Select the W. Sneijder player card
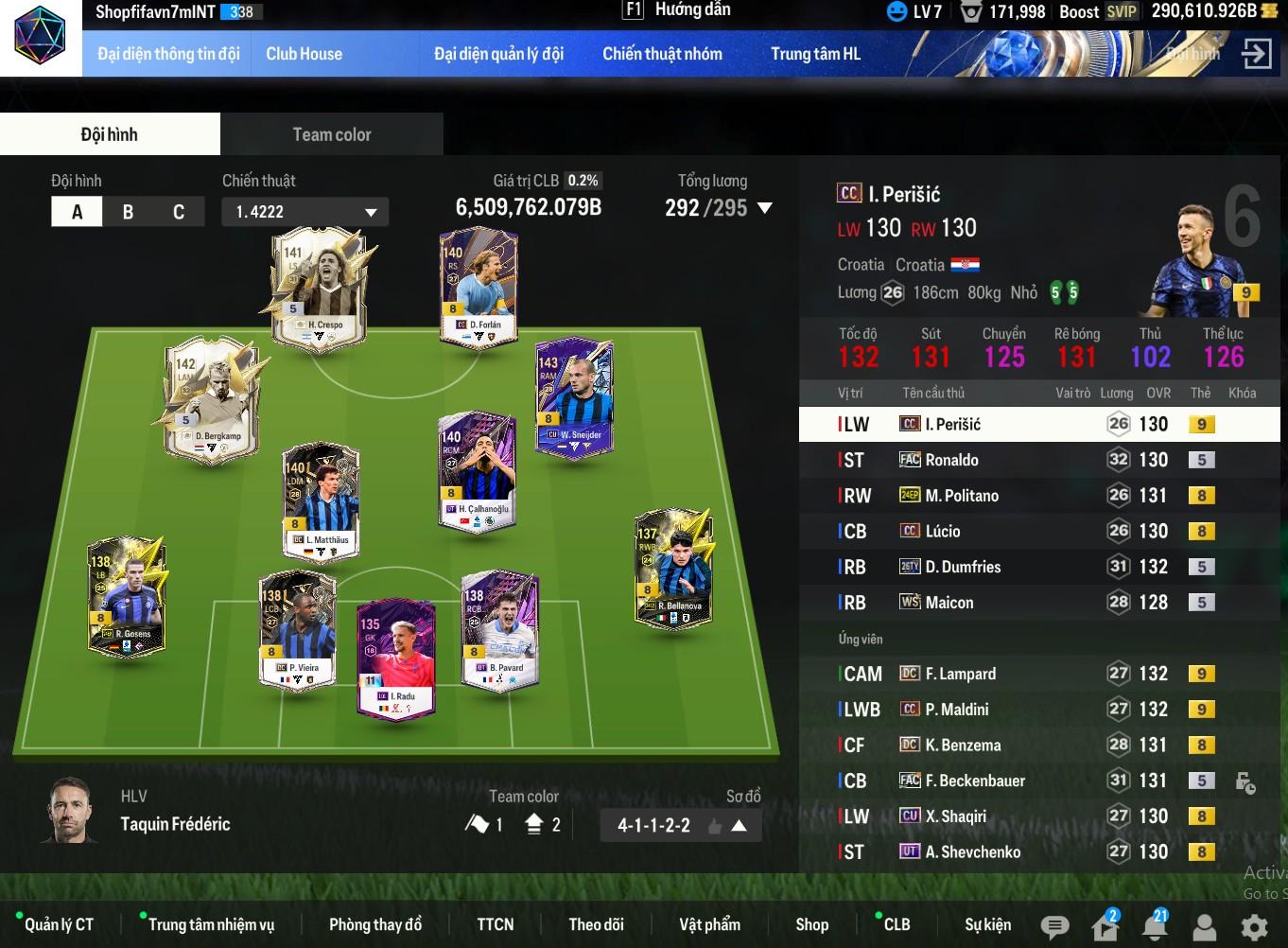Screen dimensions: 1288x948 573,399
